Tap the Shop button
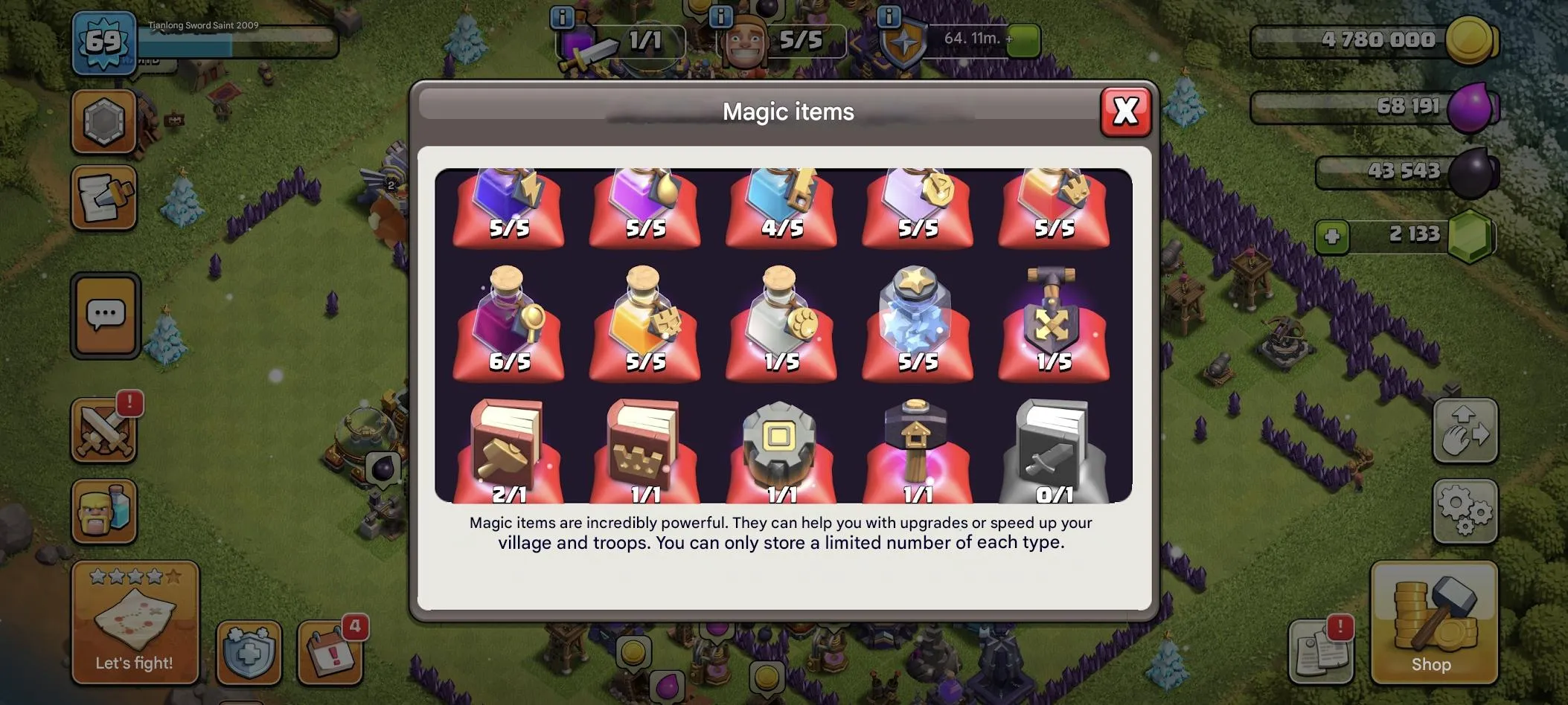 click(1433, 625)
